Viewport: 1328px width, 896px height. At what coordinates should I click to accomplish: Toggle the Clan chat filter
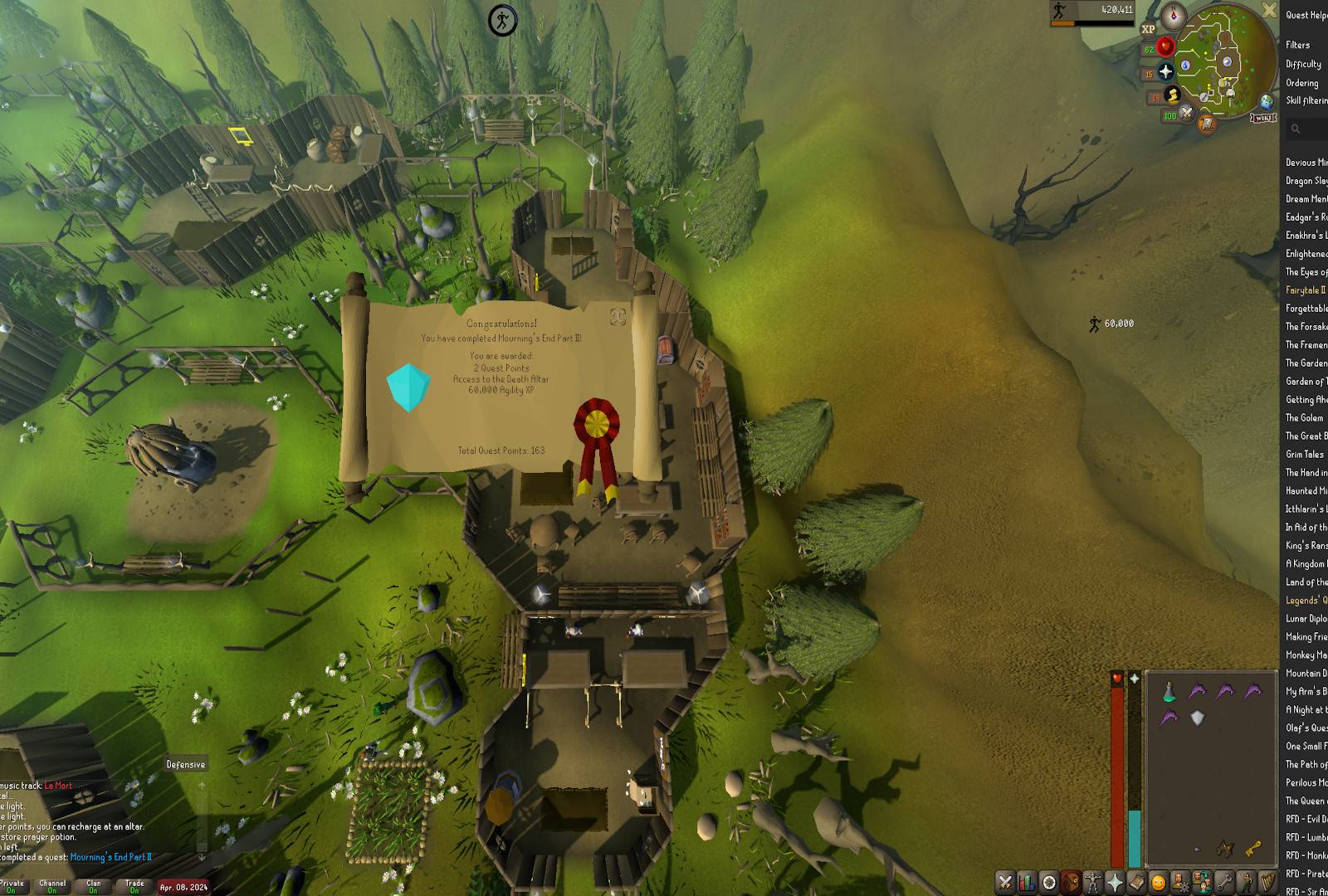tap(94, 886)
